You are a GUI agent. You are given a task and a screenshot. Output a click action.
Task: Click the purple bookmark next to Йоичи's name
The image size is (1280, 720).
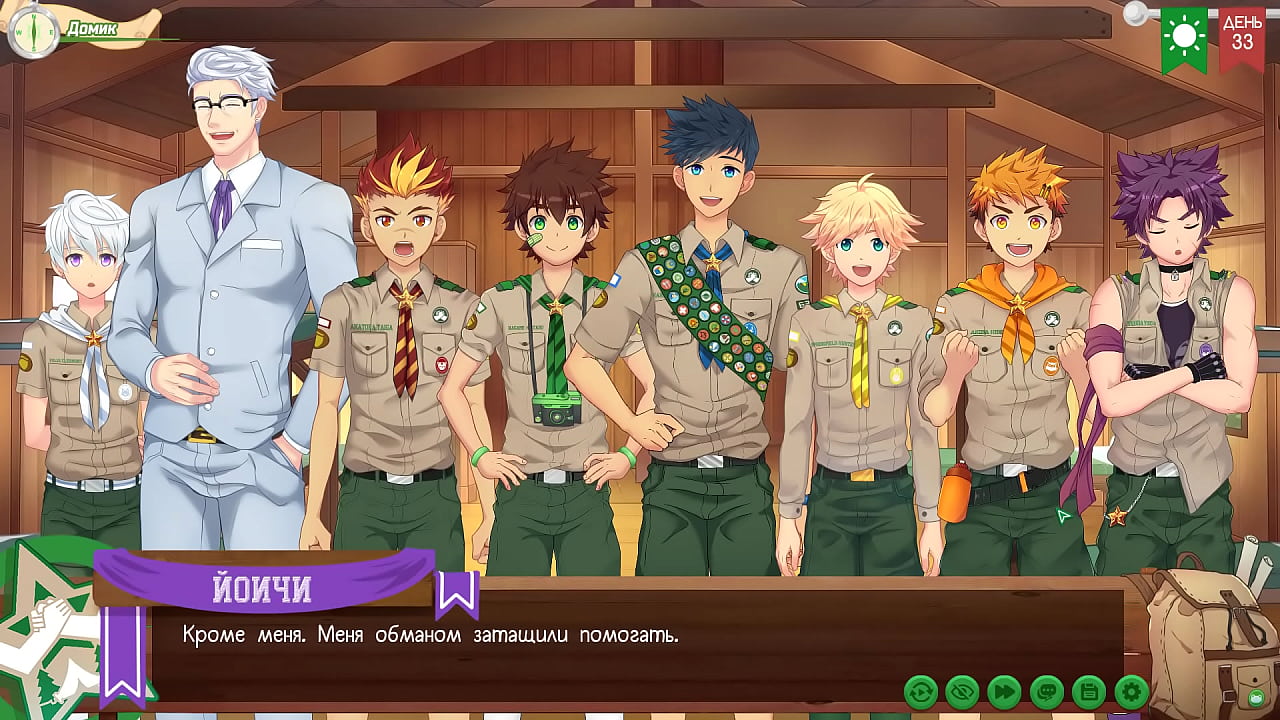tap(457, 594)
